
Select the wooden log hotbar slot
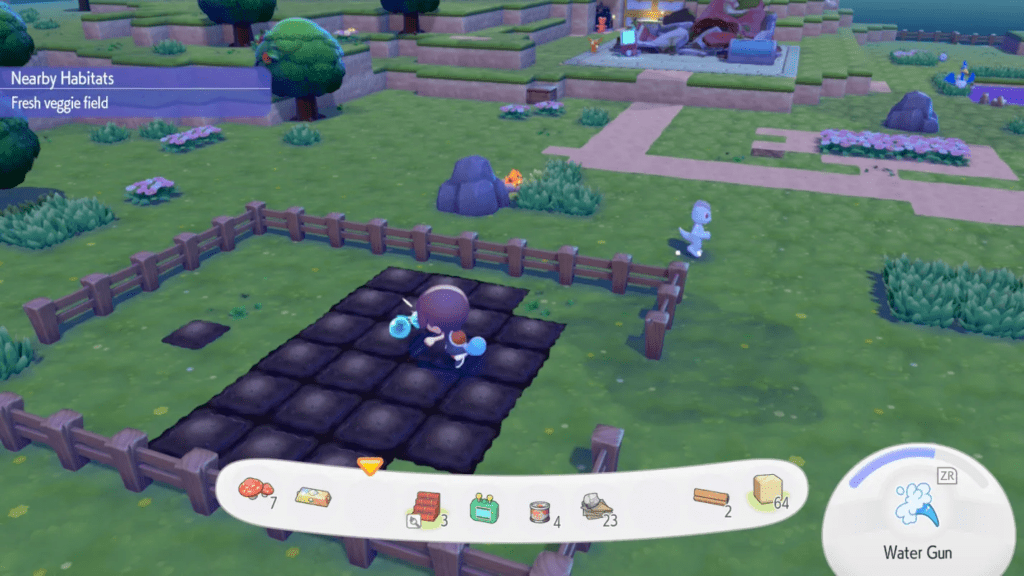713,497
